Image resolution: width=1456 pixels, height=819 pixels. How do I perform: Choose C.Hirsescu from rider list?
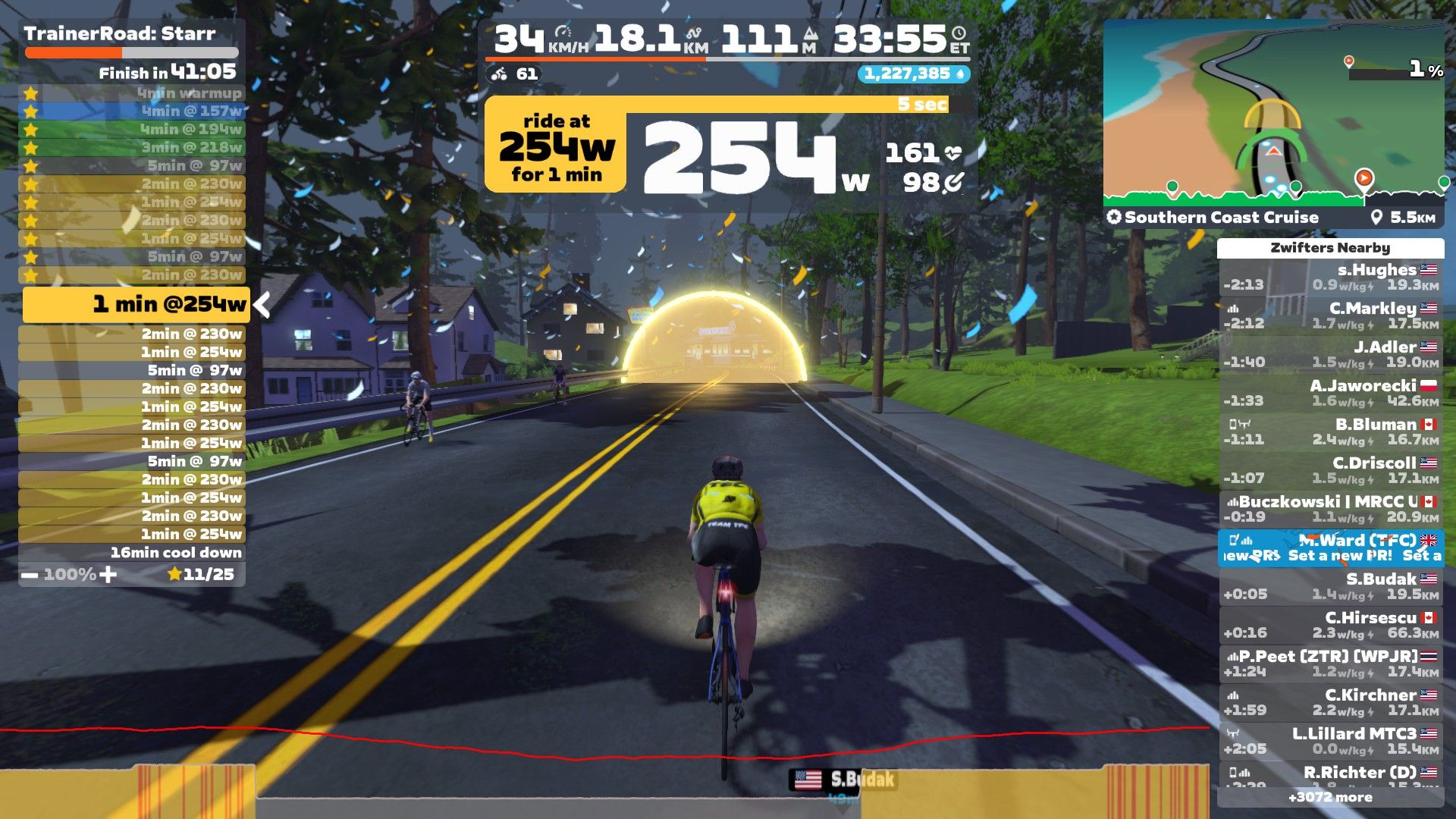[x=1331, y=625]
